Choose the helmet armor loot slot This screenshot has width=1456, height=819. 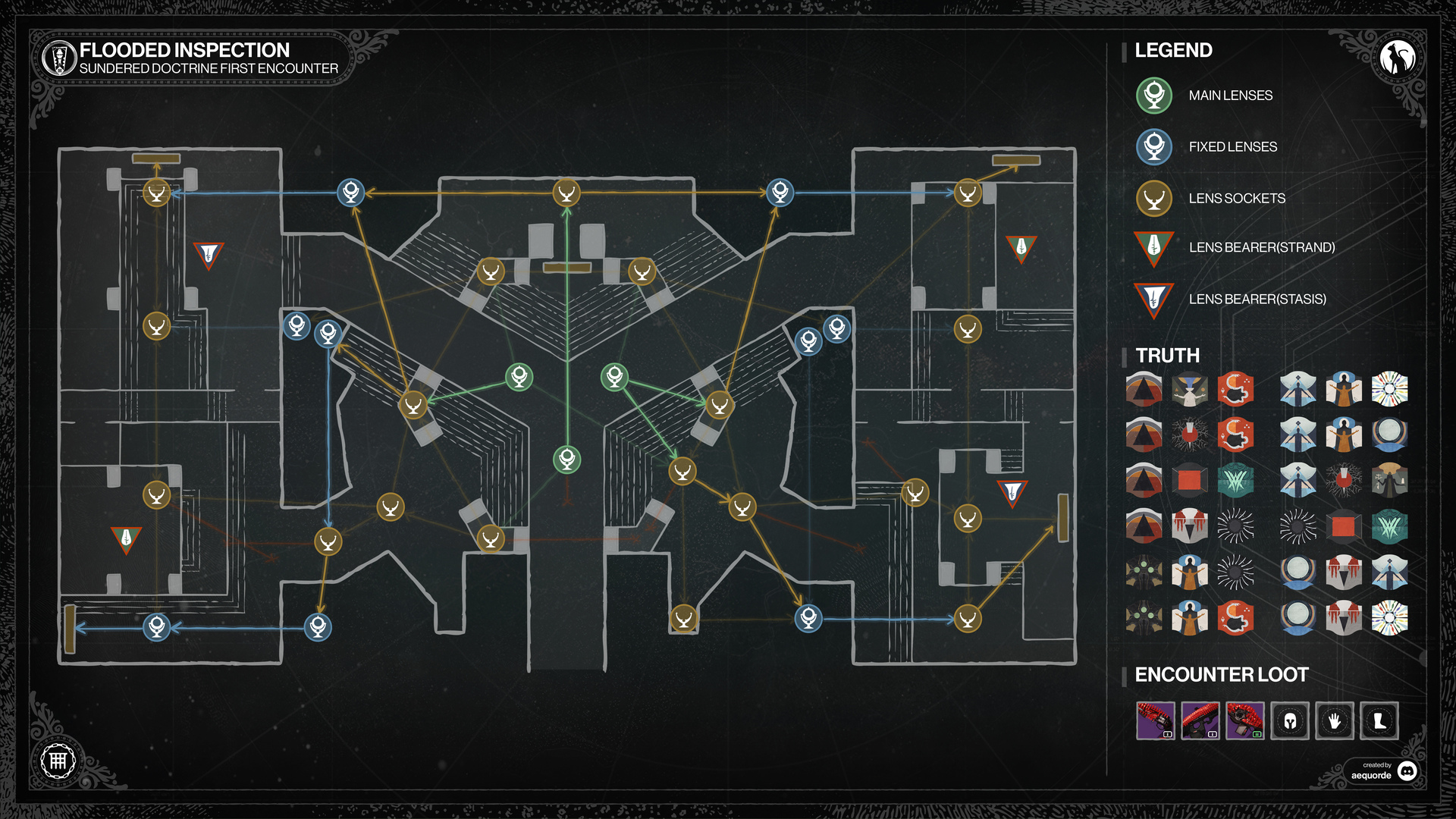tap(1290, 720)
